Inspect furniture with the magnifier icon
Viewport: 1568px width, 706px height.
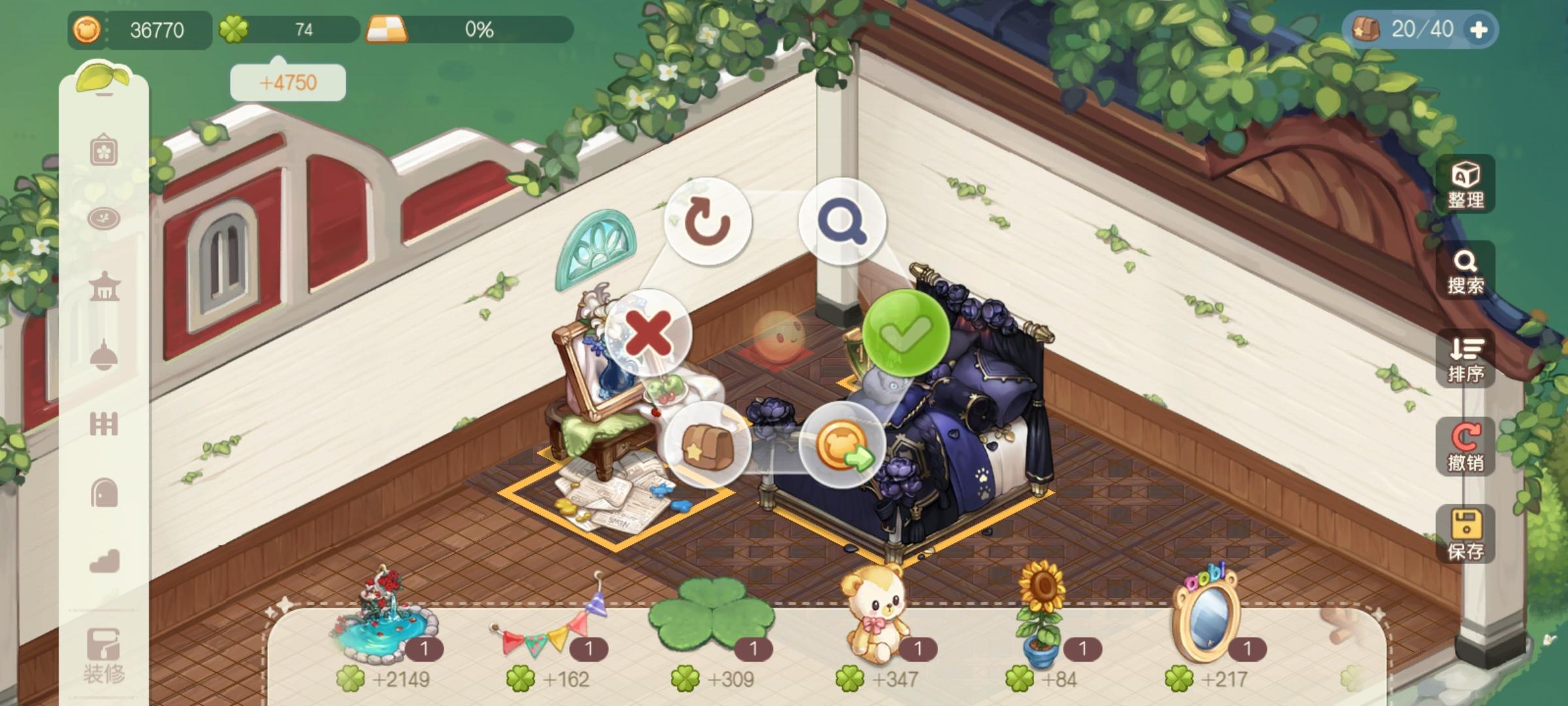click(843, 221)
